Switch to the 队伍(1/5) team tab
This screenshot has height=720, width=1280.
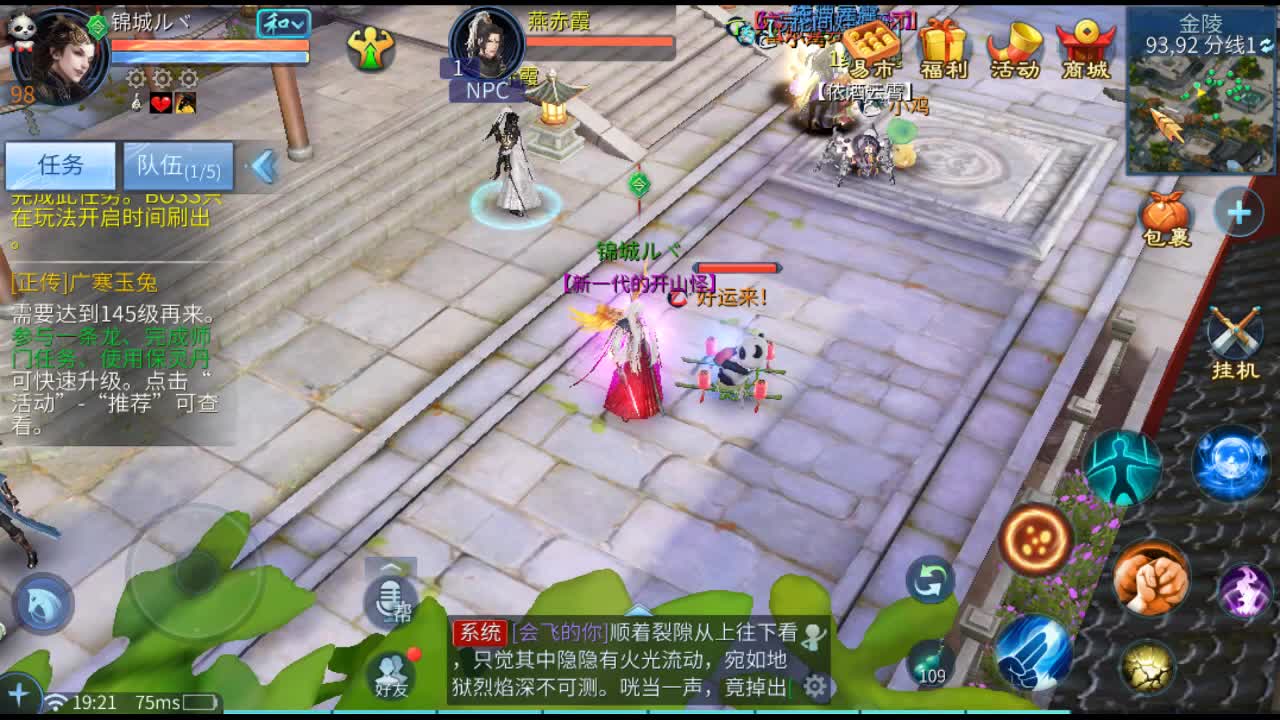click(x=178, y=166)
